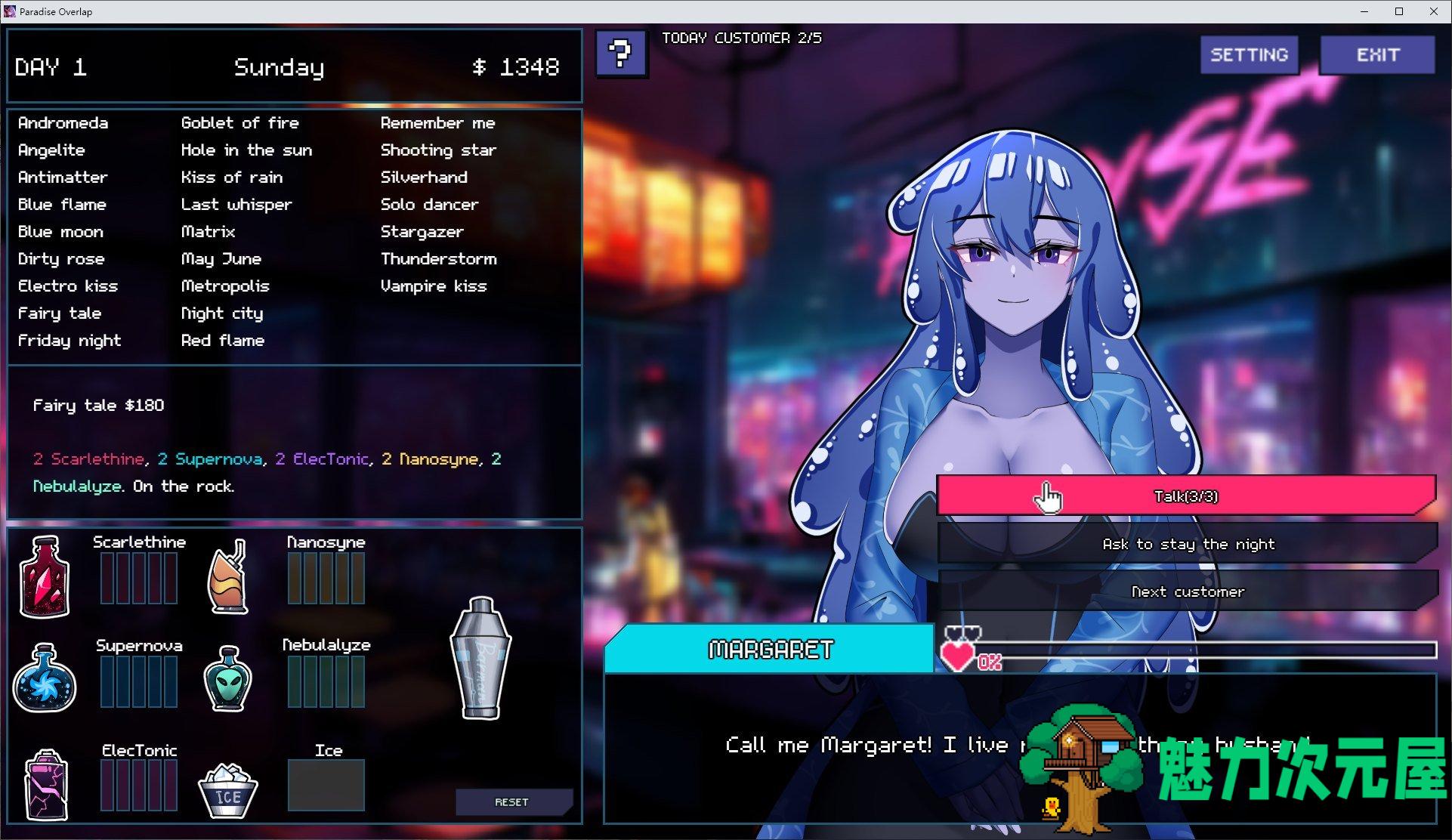Image resolution: width=1452 pixels, height=840 pixels.
Task: Call the Next customer
Action: (1188, 591)
